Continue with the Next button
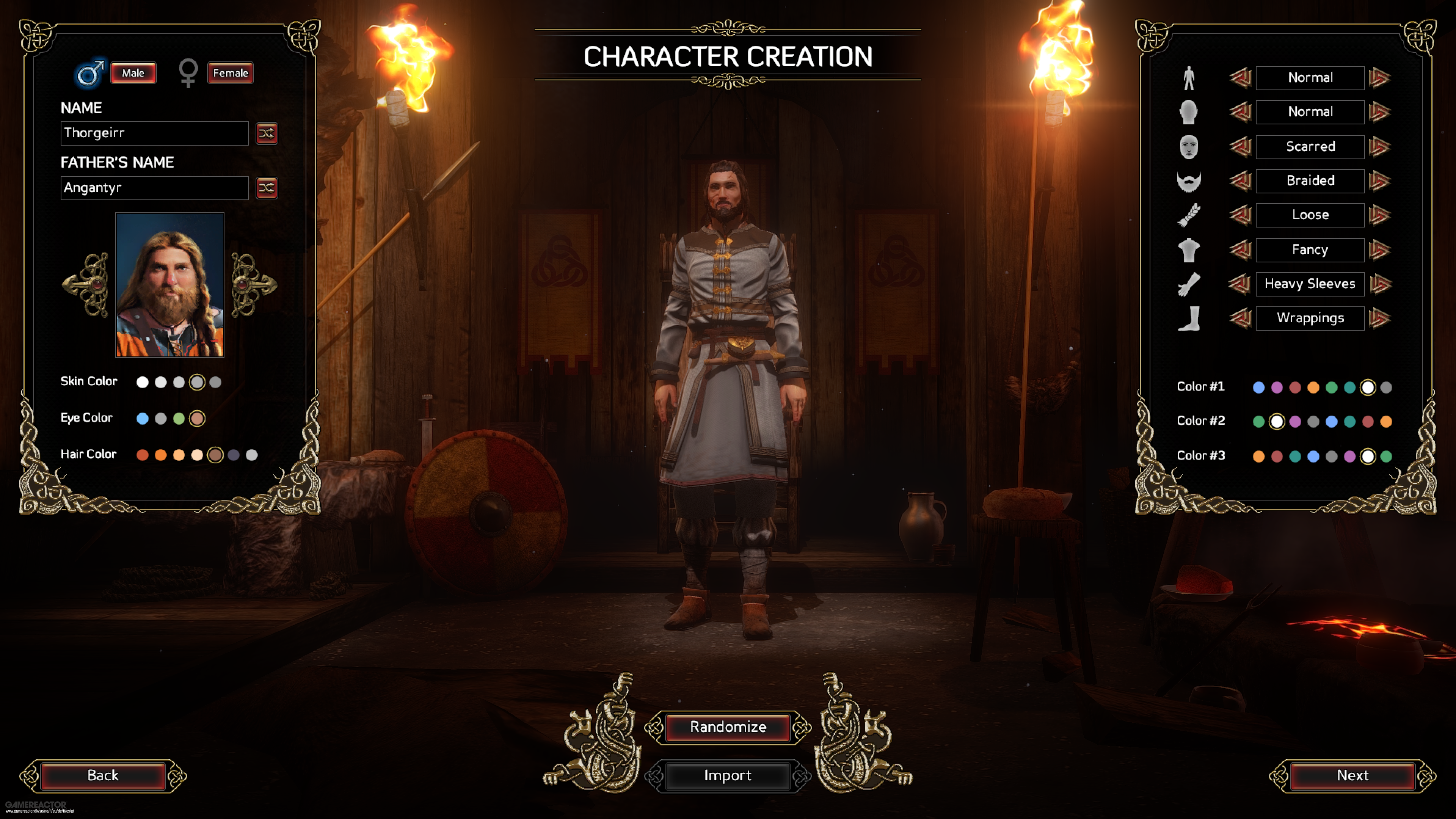Image resolution: width=1456 pixels, height=819 pixels. [1352, 775]
